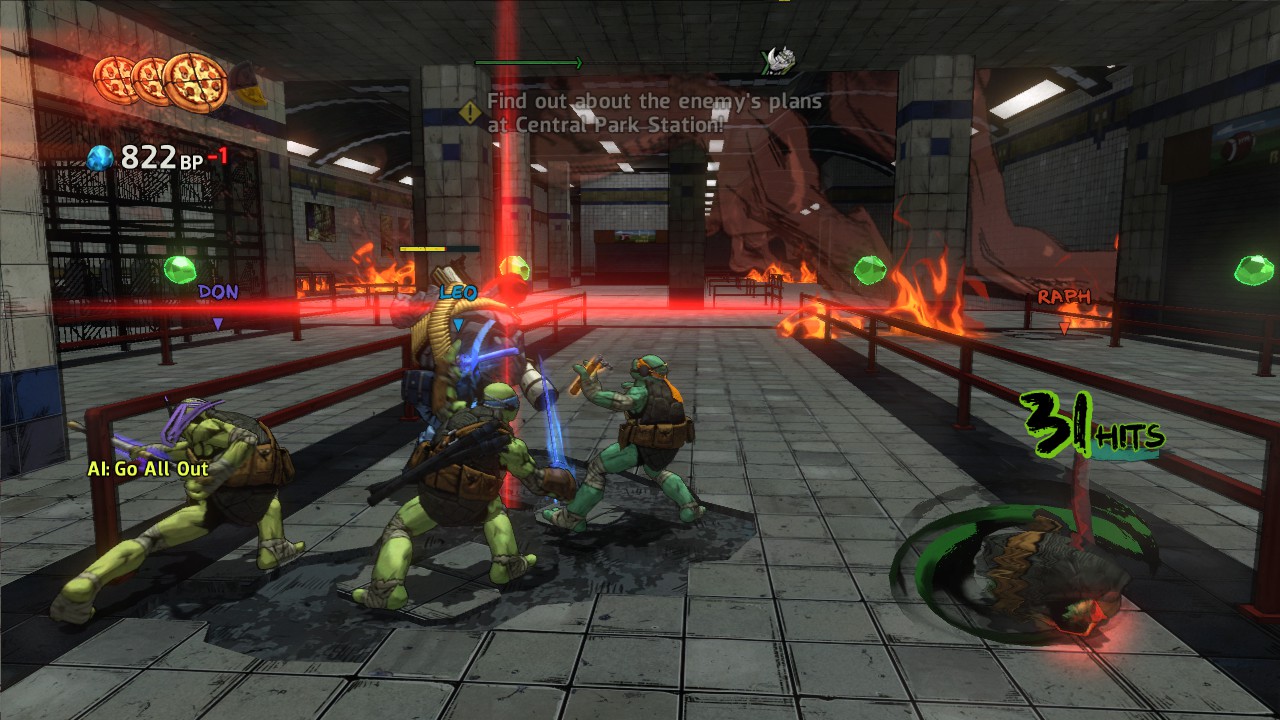Select the Central Park Station objective text
Screen dimensions: 1280x720
[x=654, y=113]
